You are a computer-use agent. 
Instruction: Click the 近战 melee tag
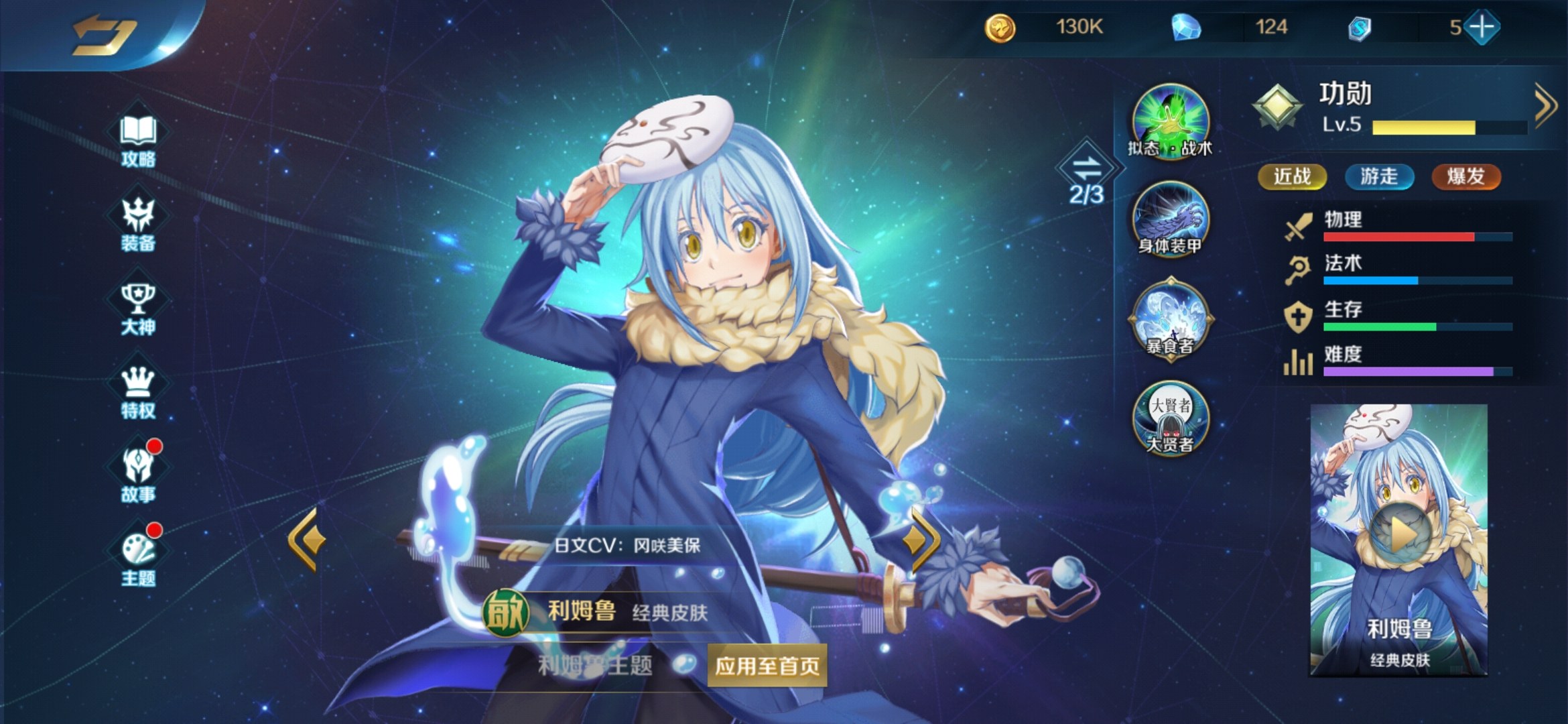point(1292,177)
